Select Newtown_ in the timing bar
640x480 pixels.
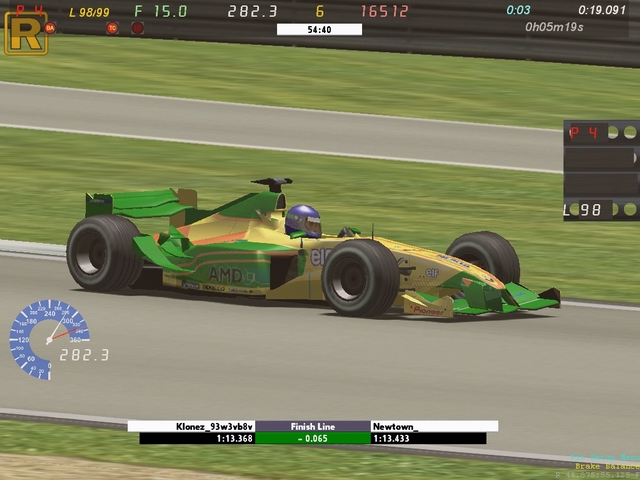coord(434,426)
